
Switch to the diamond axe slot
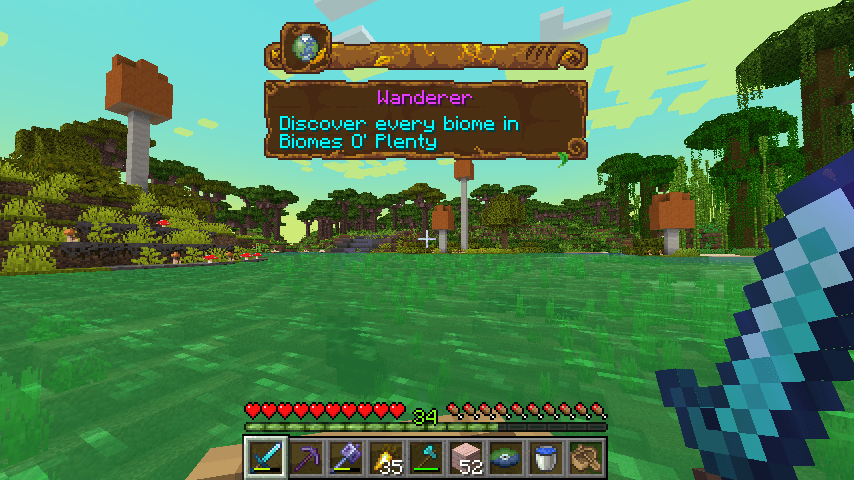(426, 458)
